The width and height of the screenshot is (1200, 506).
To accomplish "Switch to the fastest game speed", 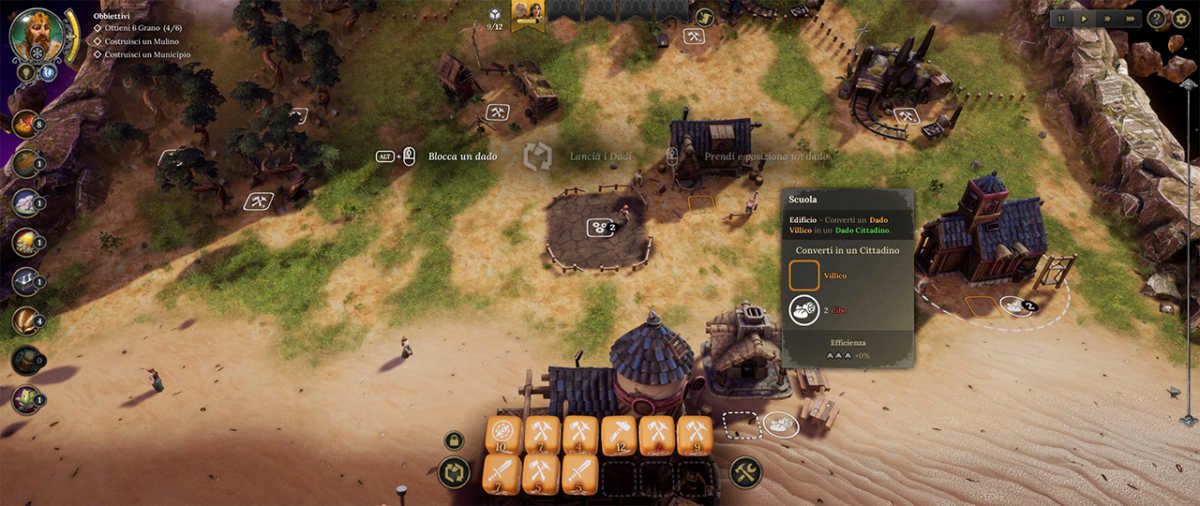I will coord(1130,18).
